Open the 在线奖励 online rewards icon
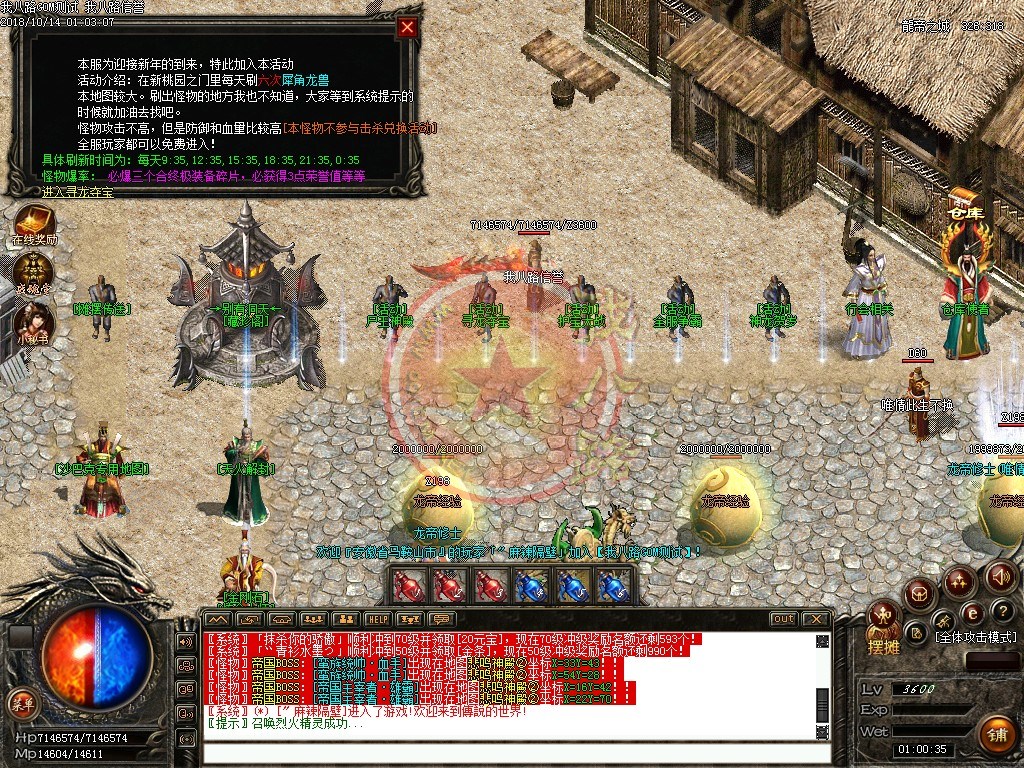Screen dimensions: 1024x768 pyautogui.click(x=34, y=222)
